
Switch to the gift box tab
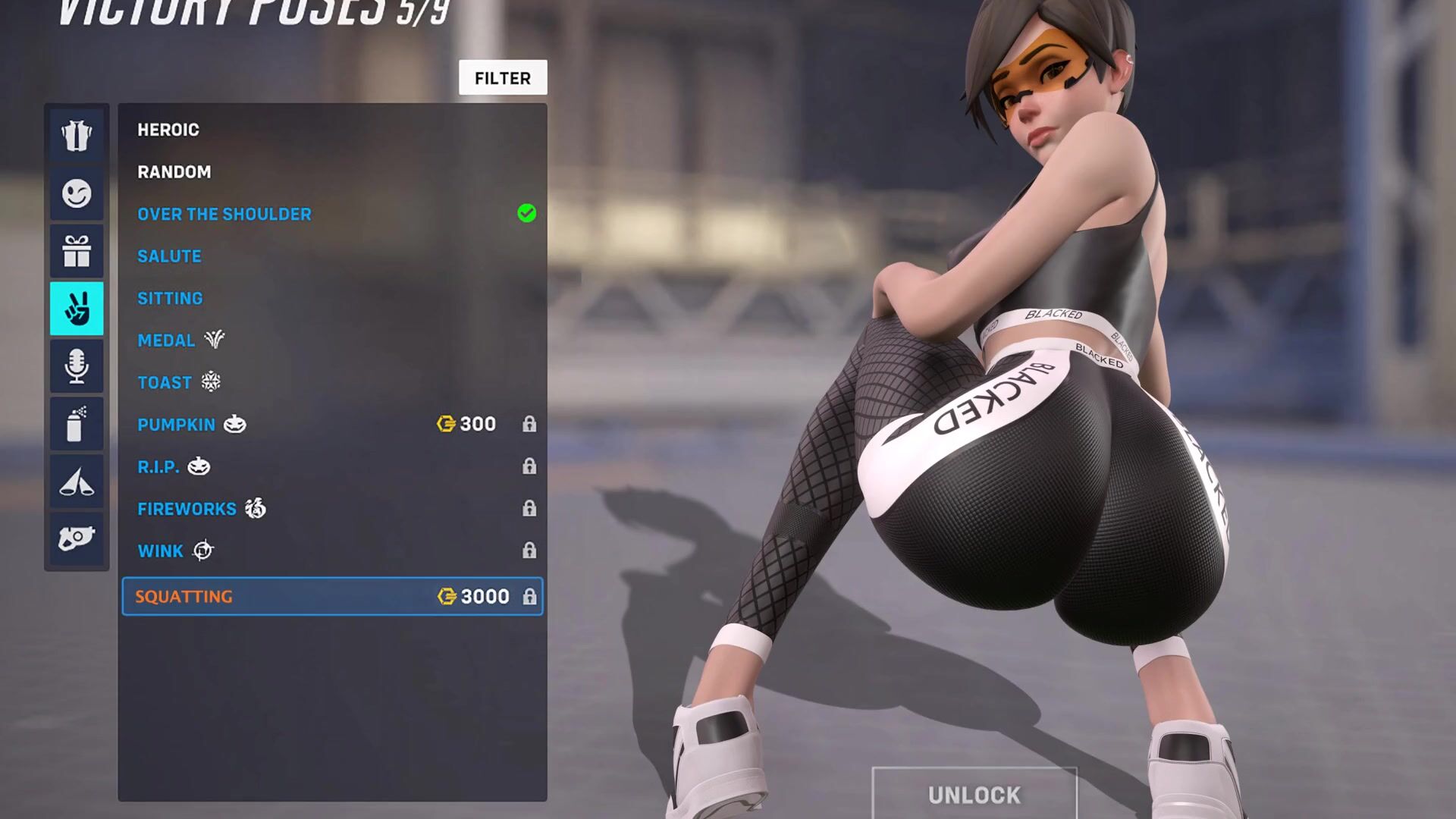(77, 251)
